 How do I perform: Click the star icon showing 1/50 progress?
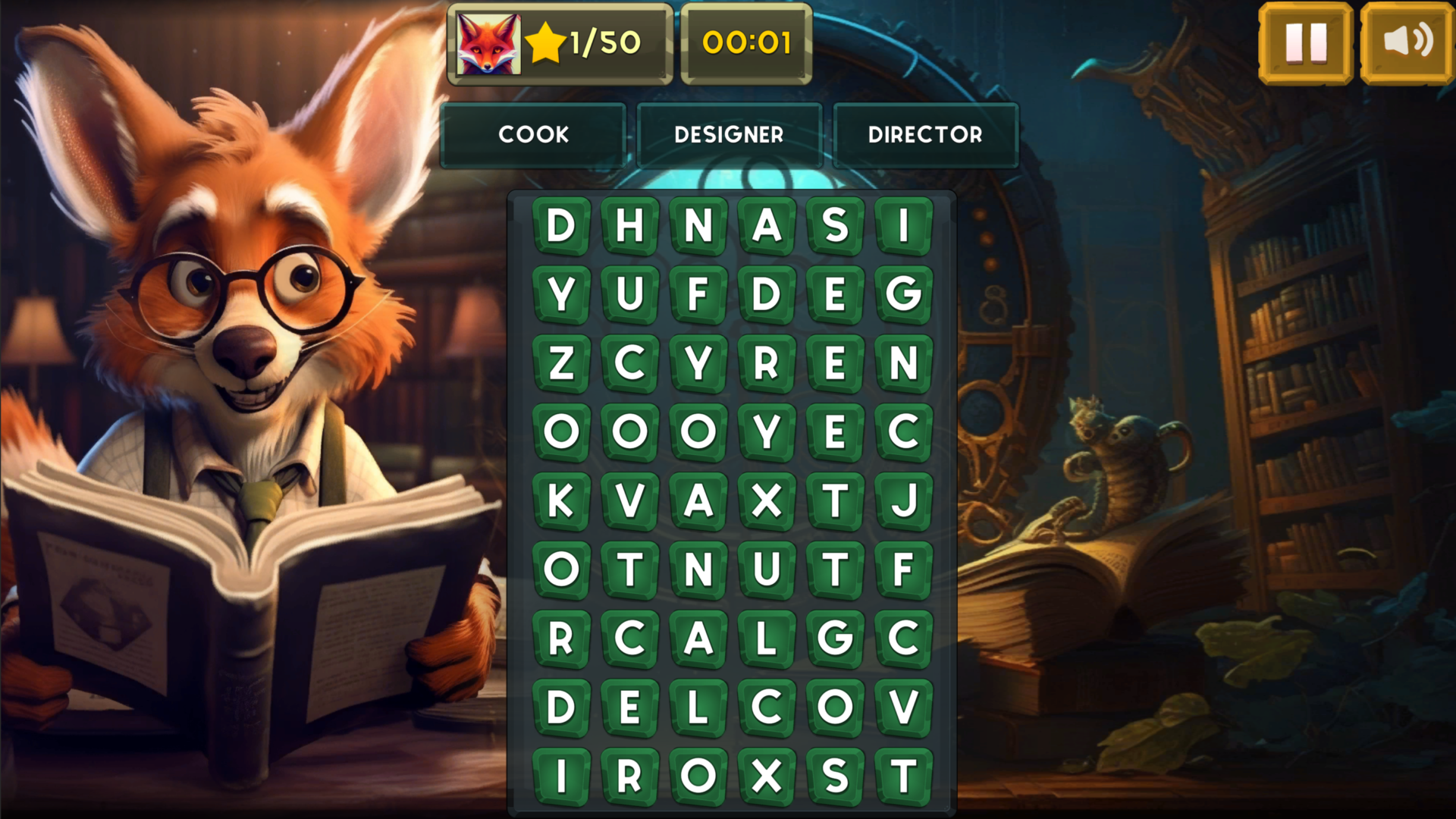(548, 43)
